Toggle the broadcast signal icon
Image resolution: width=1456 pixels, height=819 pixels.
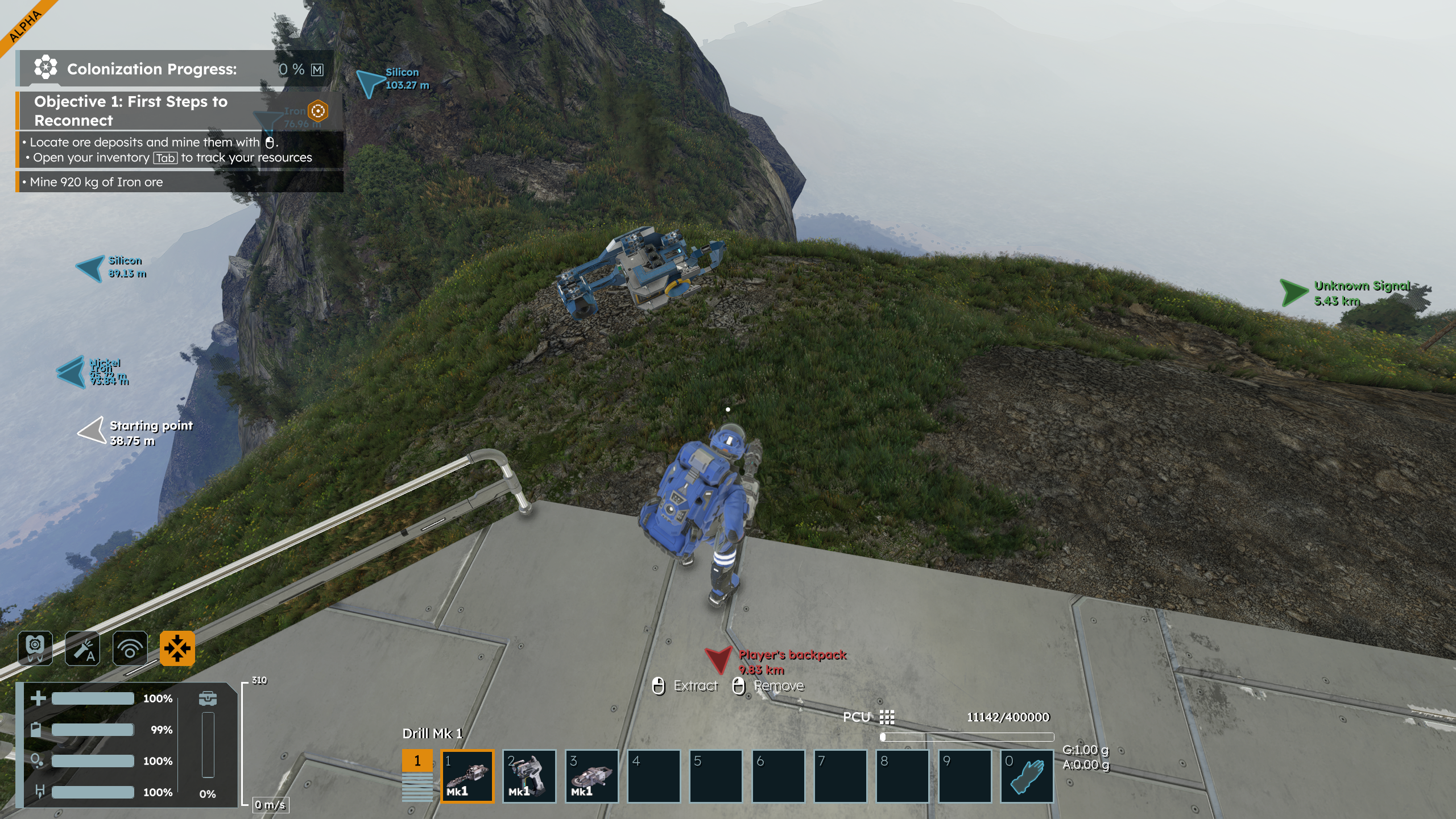(130, 648)
